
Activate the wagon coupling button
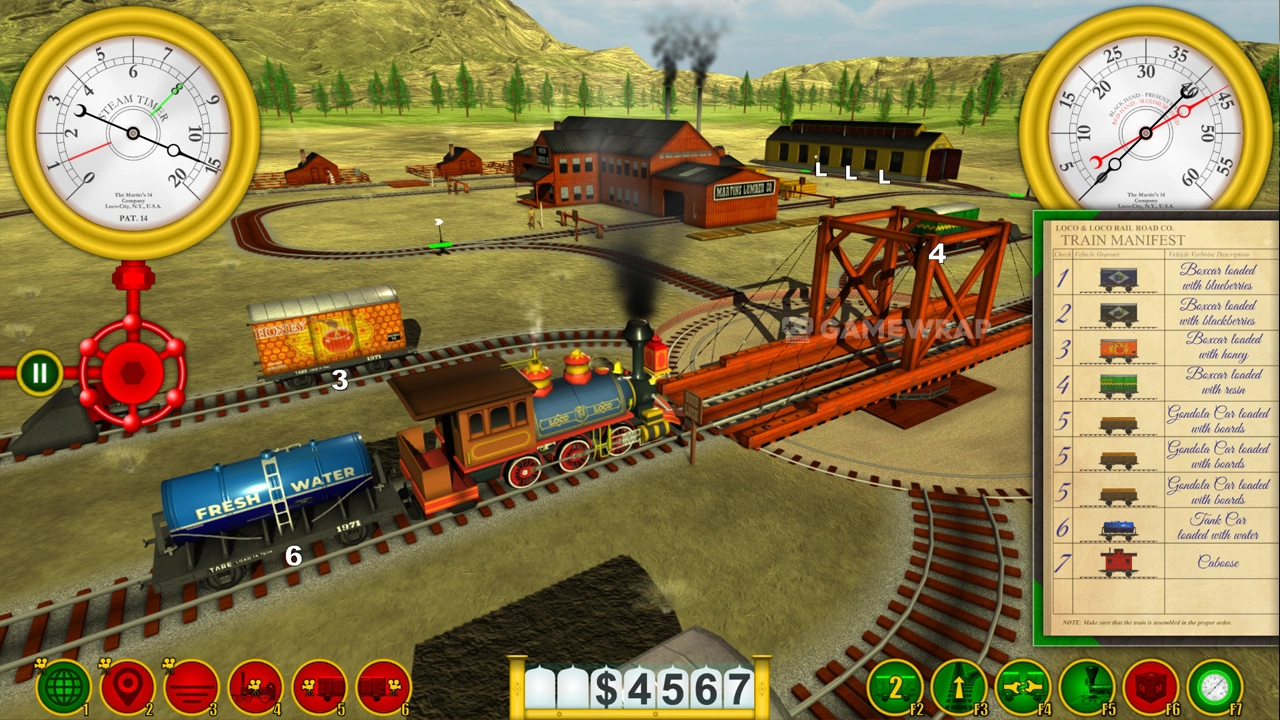[1023, 686]
